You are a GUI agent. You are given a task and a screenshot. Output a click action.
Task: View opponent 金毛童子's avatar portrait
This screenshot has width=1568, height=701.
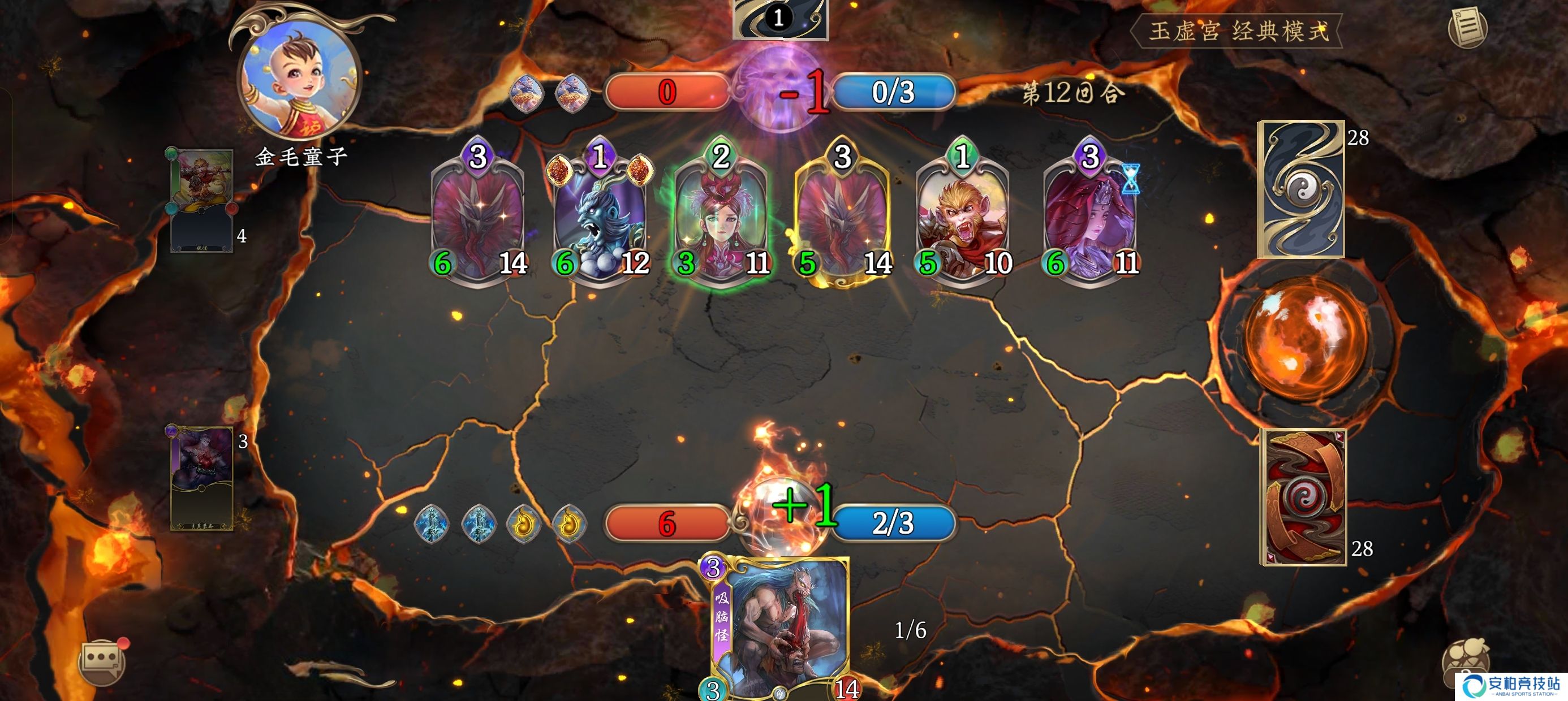(300, 77)
